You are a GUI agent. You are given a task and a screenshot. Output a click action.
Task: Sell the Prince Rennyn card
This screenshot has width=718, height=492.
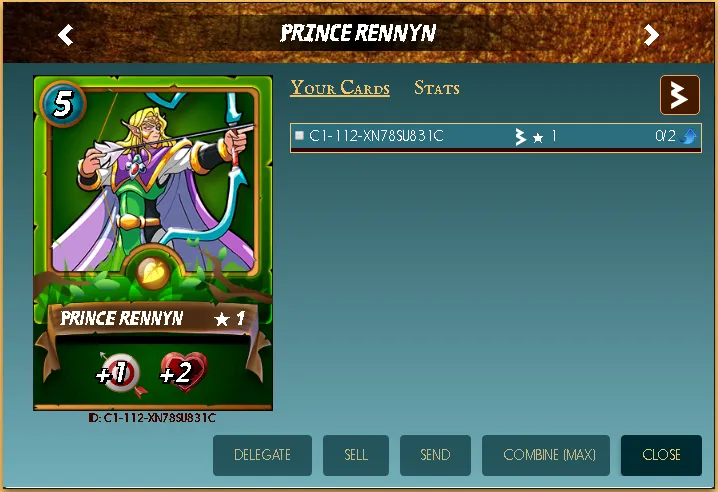point(356,455)
